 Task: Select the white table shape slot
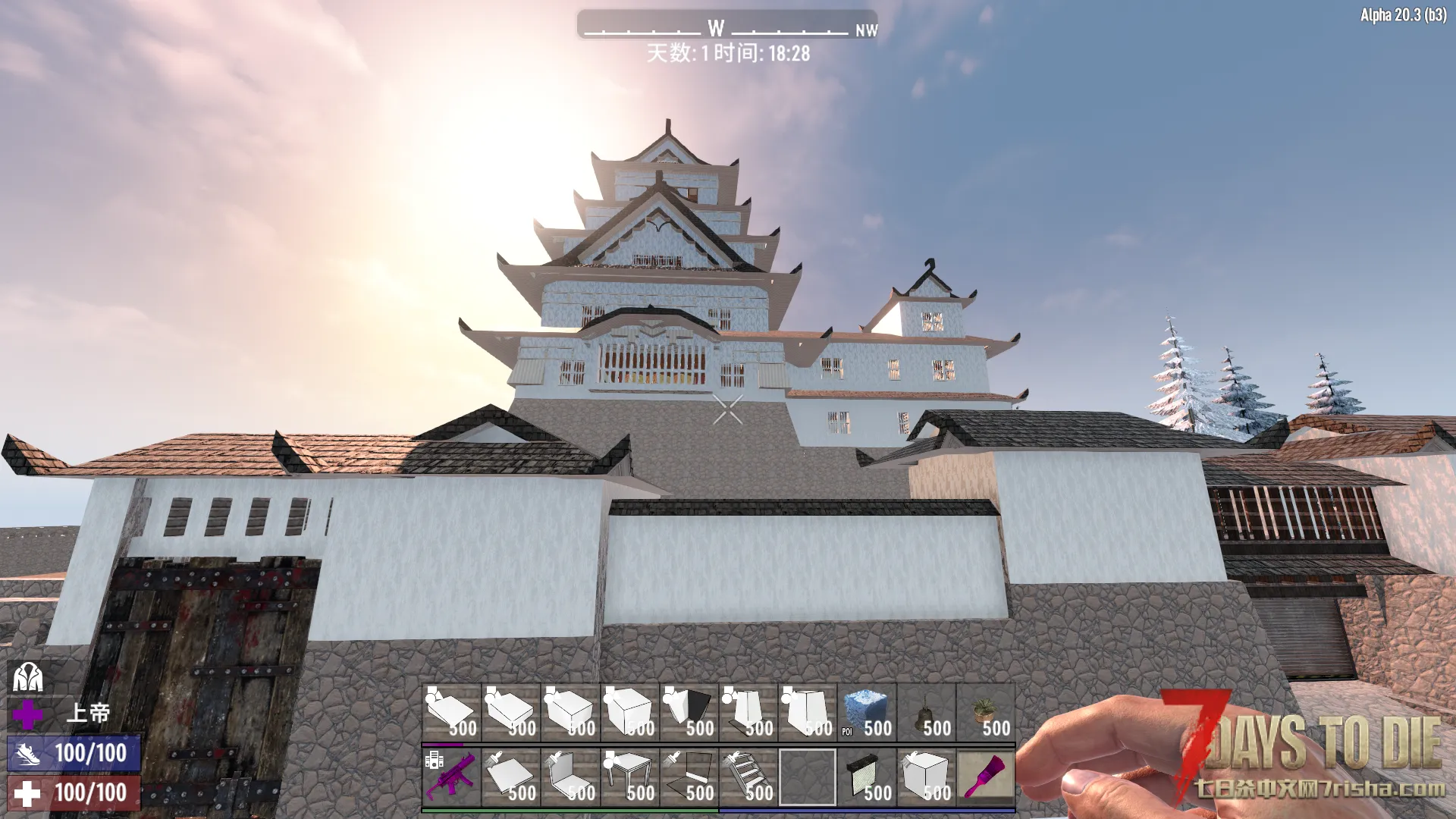[630, 777]
